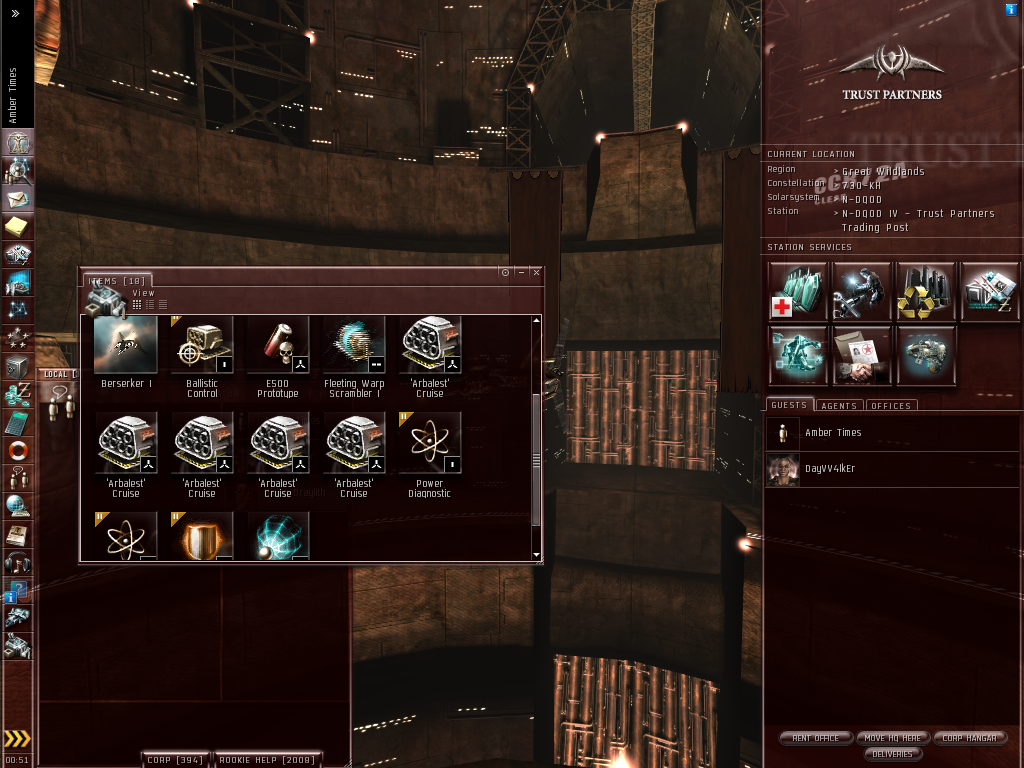Open Deliveries
1024x768 pixels.
click(x=892, y=754)
